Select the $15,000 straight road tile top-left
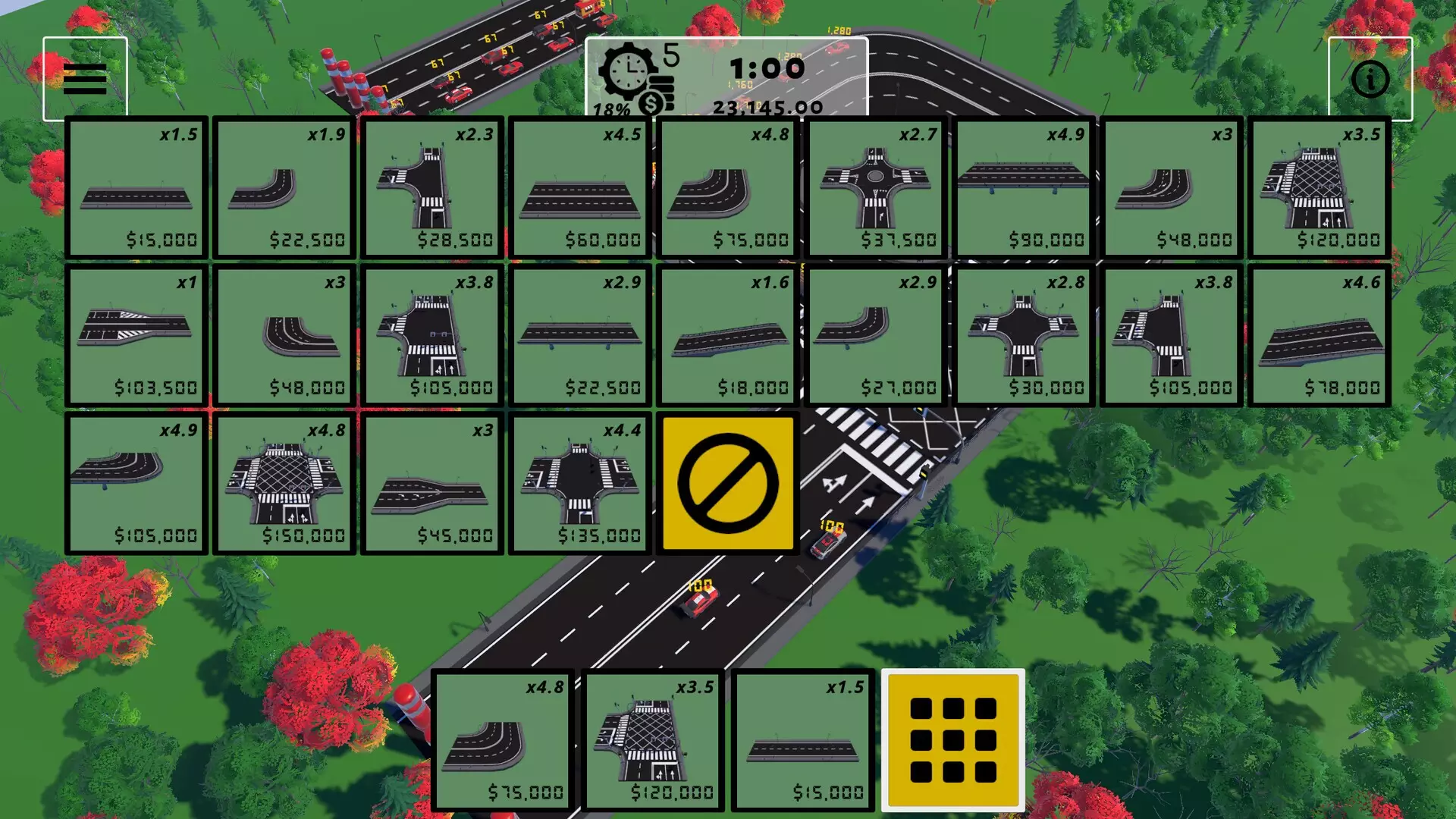Image resolution: width=1456 pixels, height=819 pixels. [135, 186]
